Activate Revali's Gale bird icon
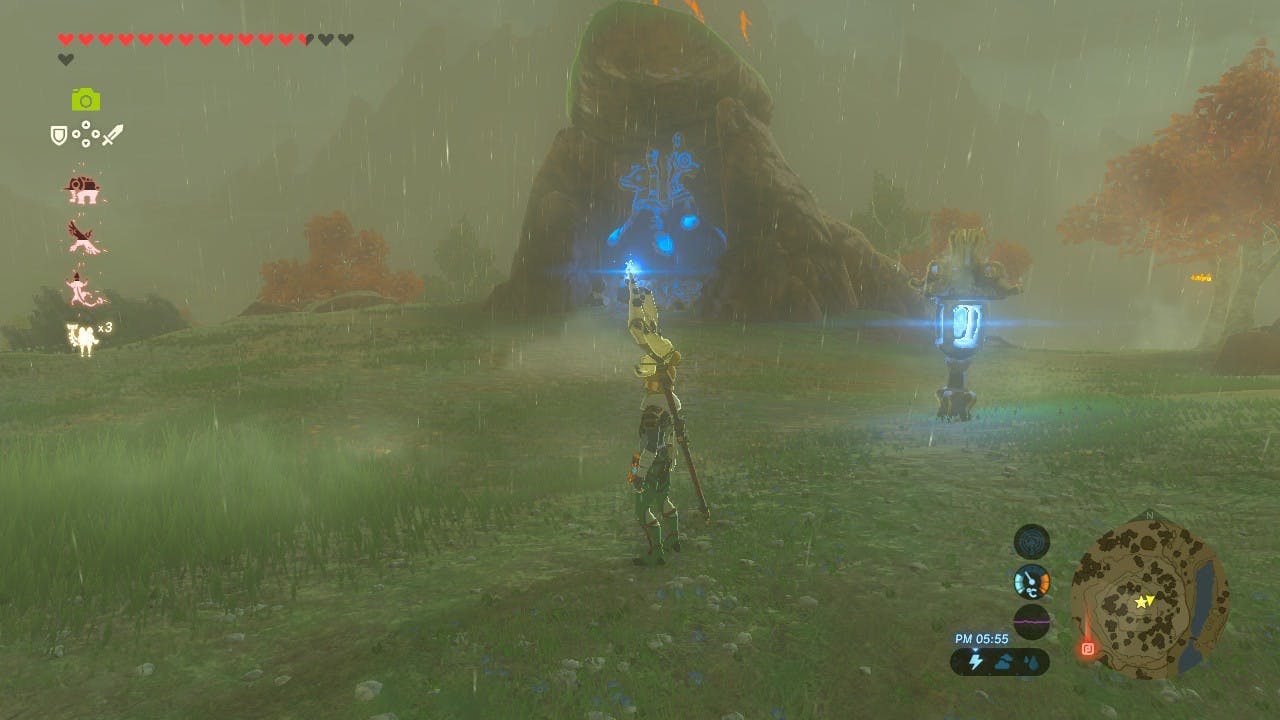Screen dimensions: 1280x720 click(82, 237)
